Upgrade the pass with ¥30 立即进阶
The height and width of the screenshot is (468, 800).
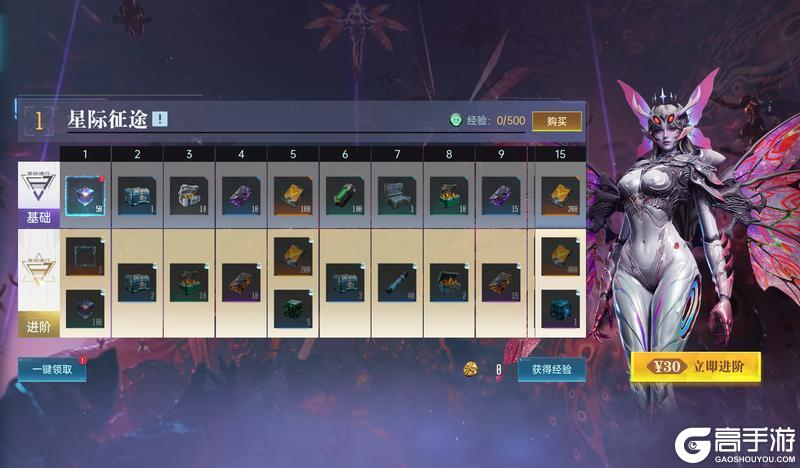[x=695, y=366]
